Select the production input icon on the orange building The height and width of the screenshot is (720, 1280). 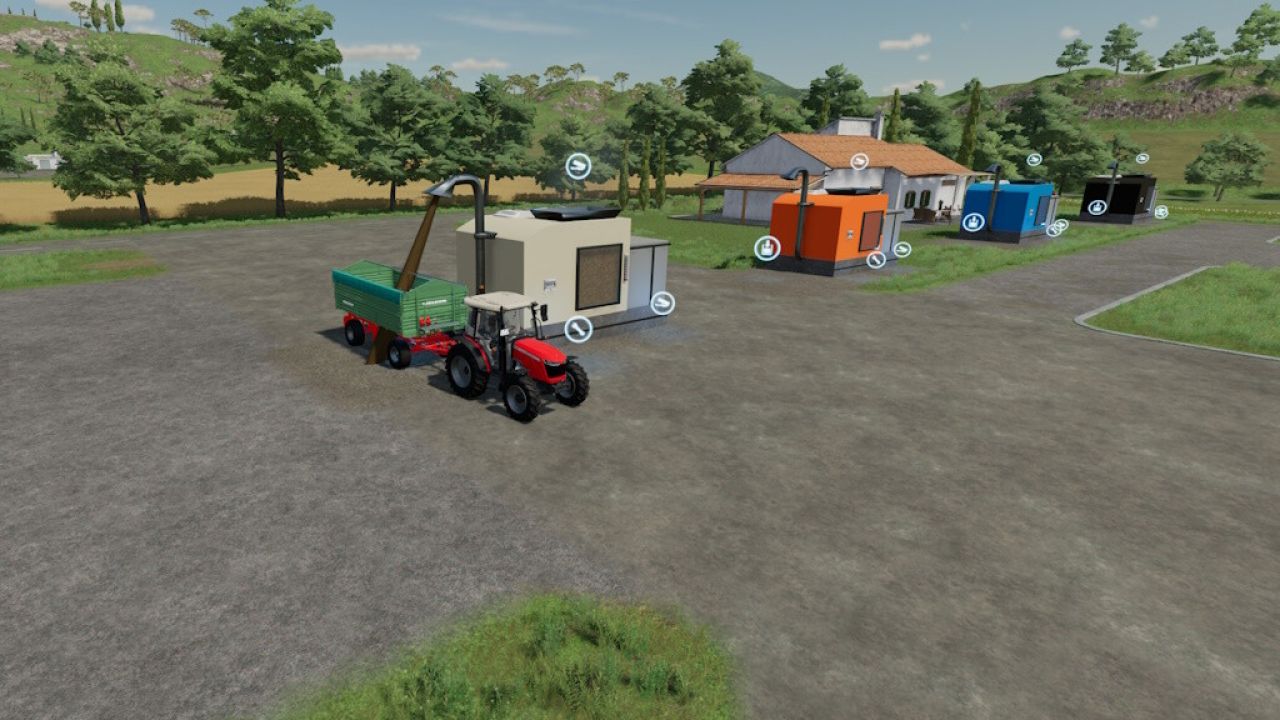765,247
